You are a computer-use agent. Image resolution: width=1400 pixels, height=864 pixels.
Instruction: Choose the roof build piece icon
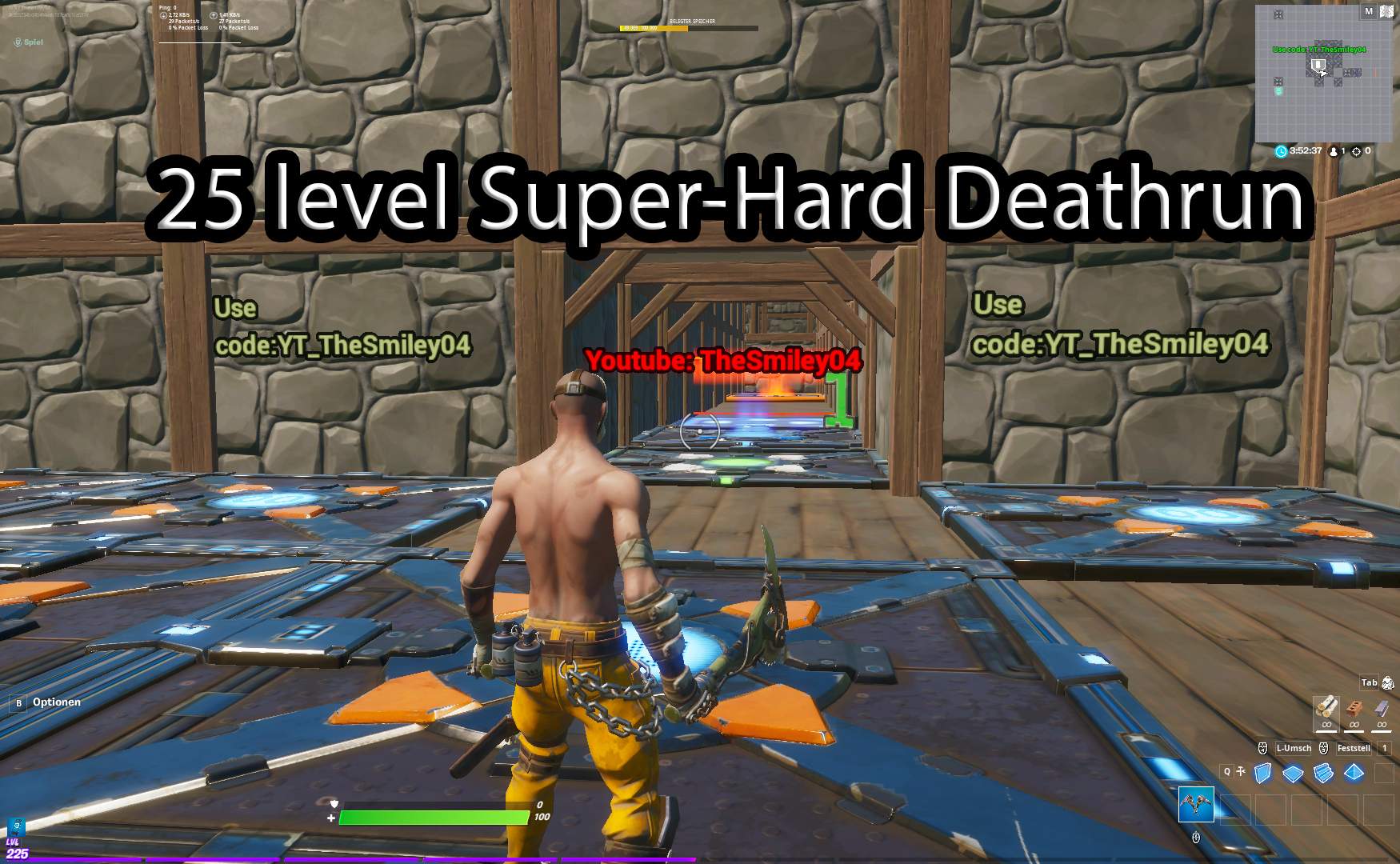coord(1353,773)
